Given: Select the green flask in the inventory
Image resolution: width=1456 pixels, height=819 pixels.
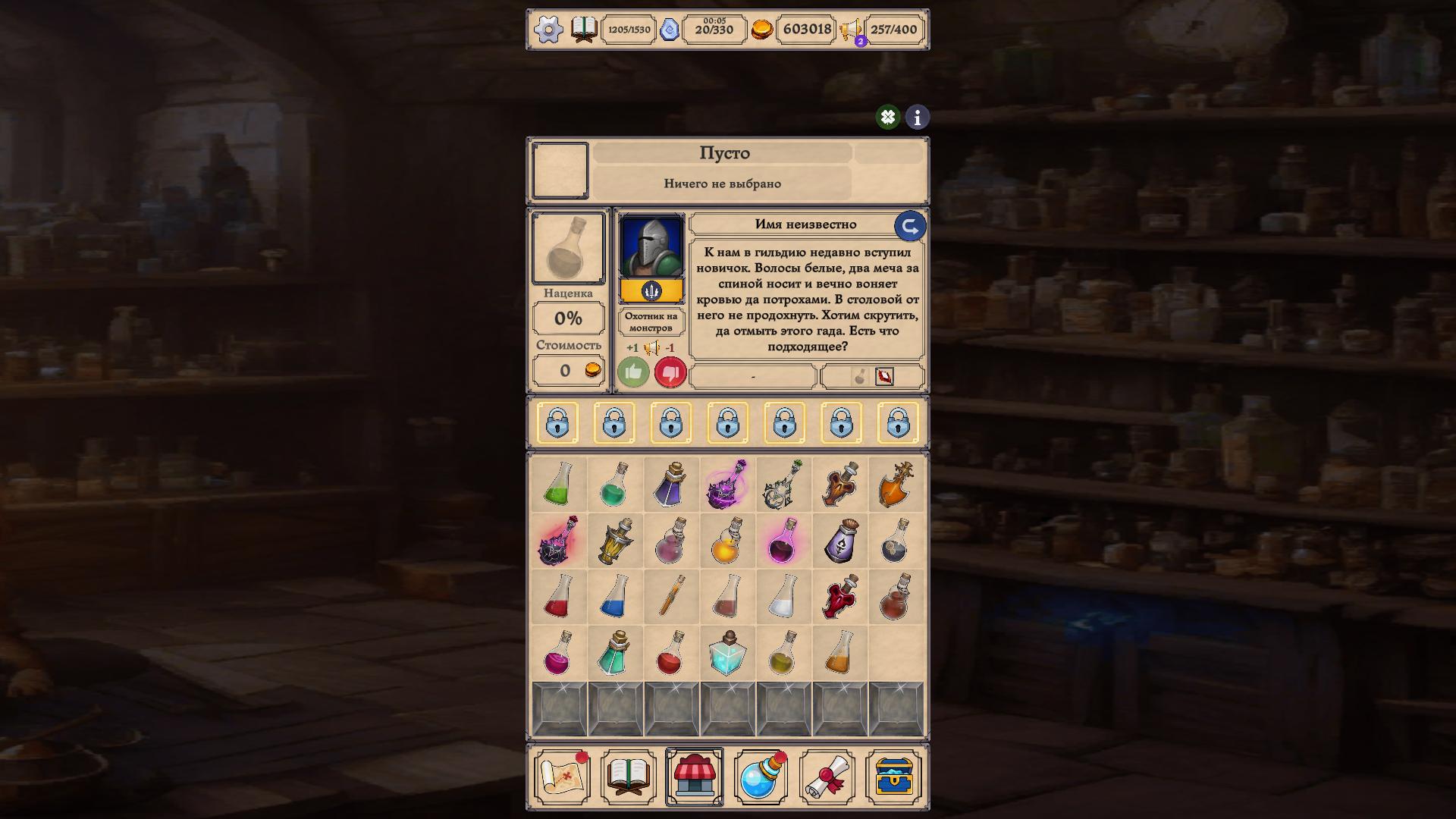Looking at the screenshot, I should pyautogui.click(x=559, y=485).
